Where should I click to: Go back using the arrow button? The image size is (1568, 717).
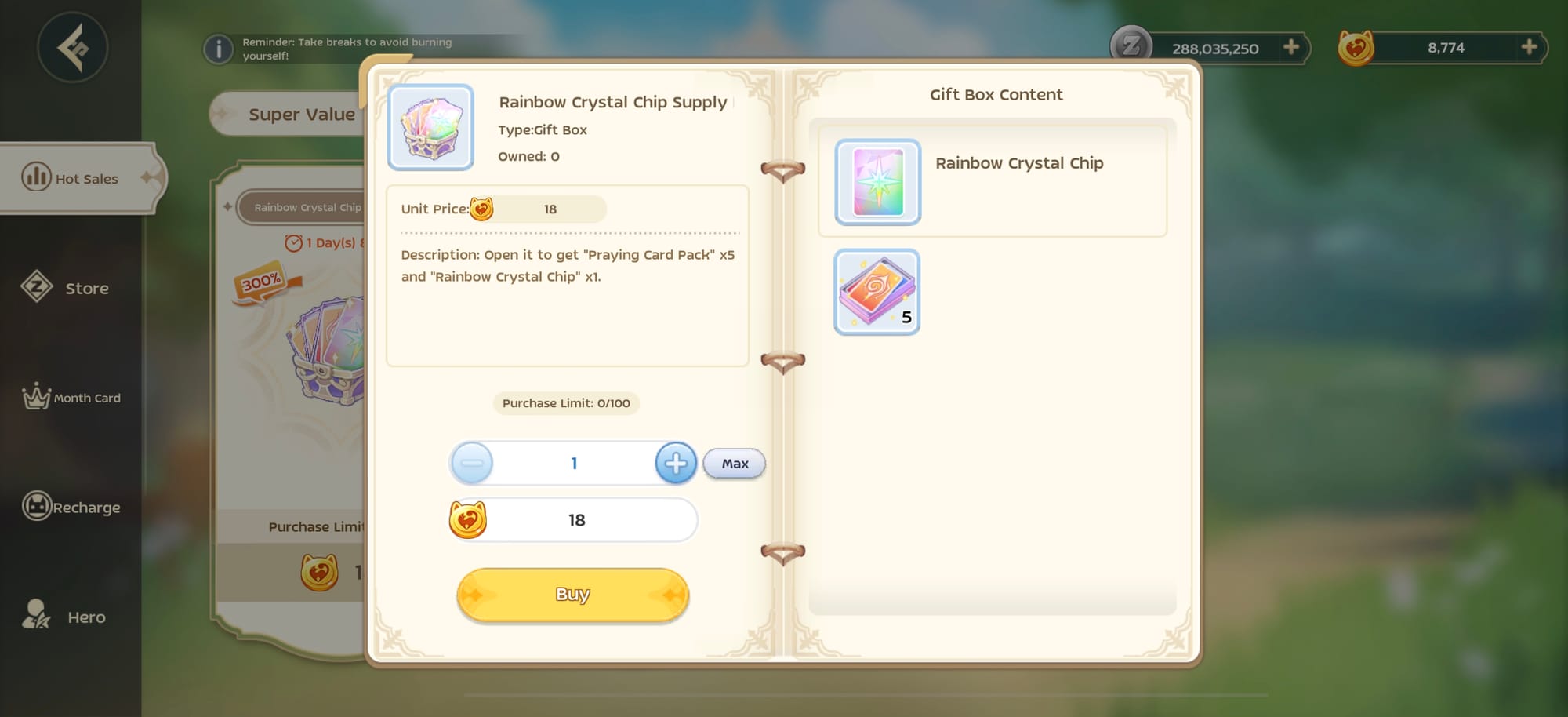[72, 48]
